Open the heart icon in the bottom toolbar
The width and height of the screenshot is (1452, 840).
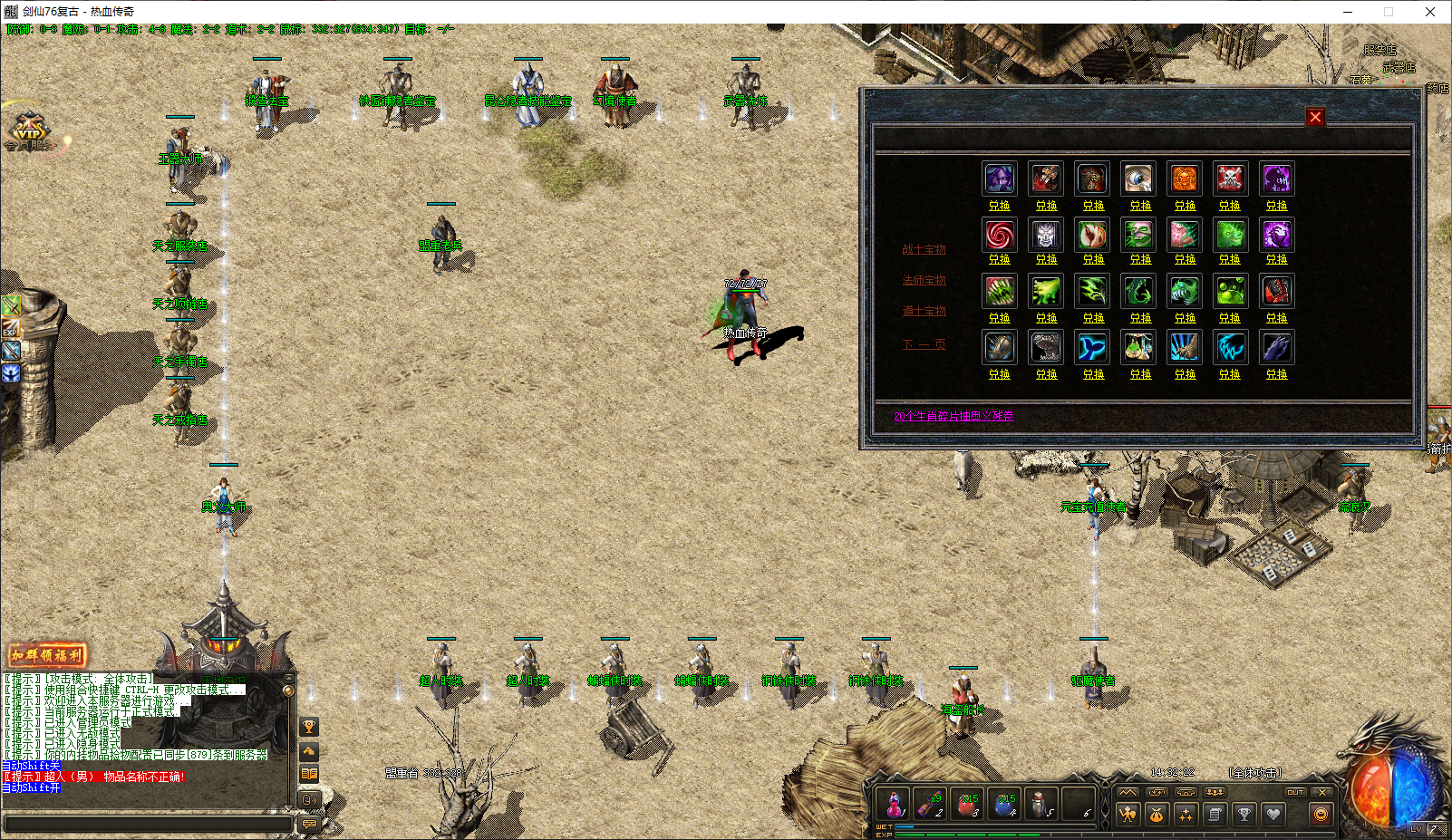point(1275,813)
